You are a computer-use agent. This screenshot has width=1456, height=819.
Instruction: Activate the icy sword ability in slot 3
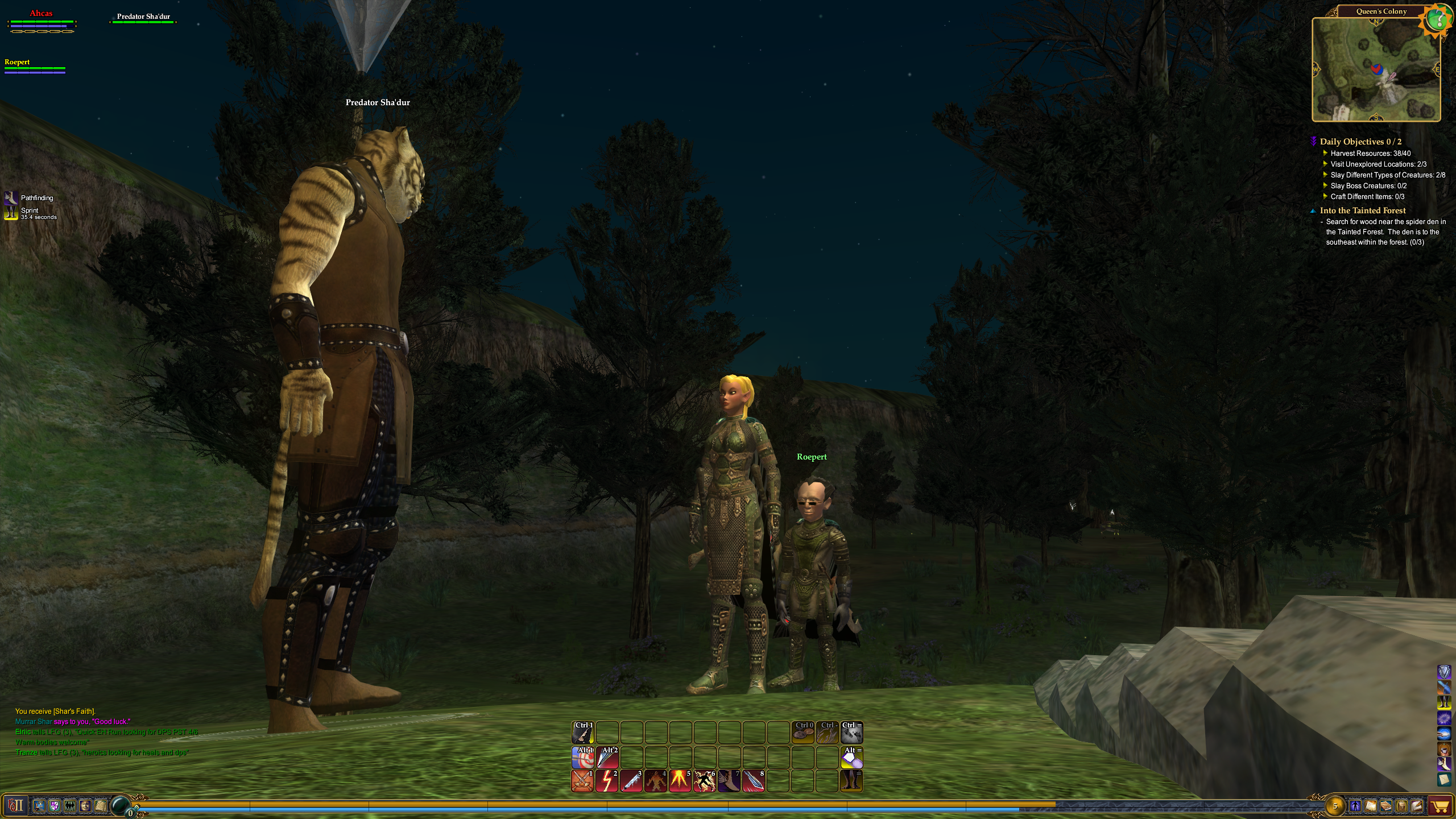click(x=631, y=781)
